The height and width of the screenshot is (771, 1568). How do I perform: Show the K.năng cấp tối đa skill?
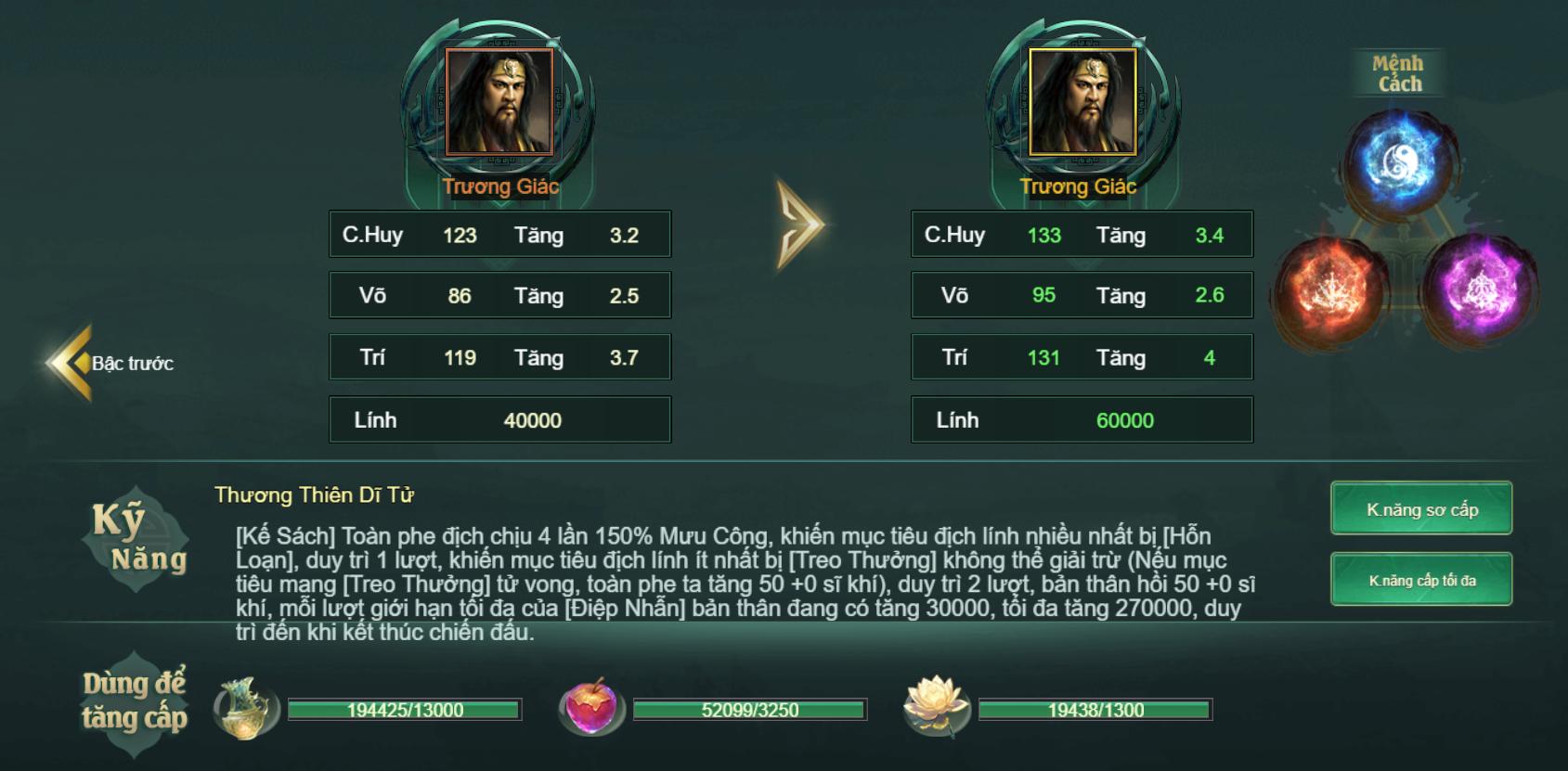pos(1421,580)
